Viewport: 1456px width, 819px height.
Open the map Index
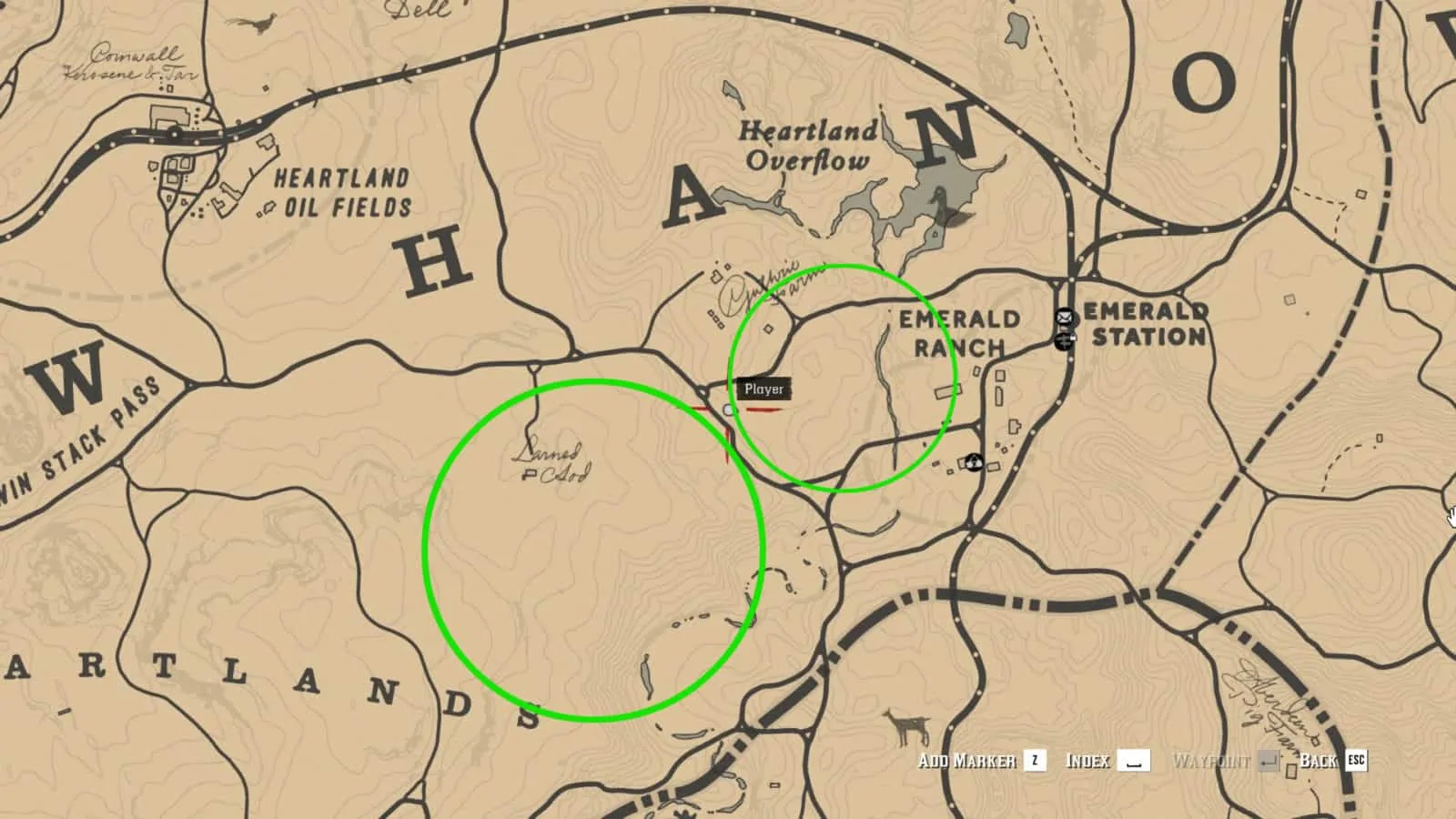point(1088,760)
